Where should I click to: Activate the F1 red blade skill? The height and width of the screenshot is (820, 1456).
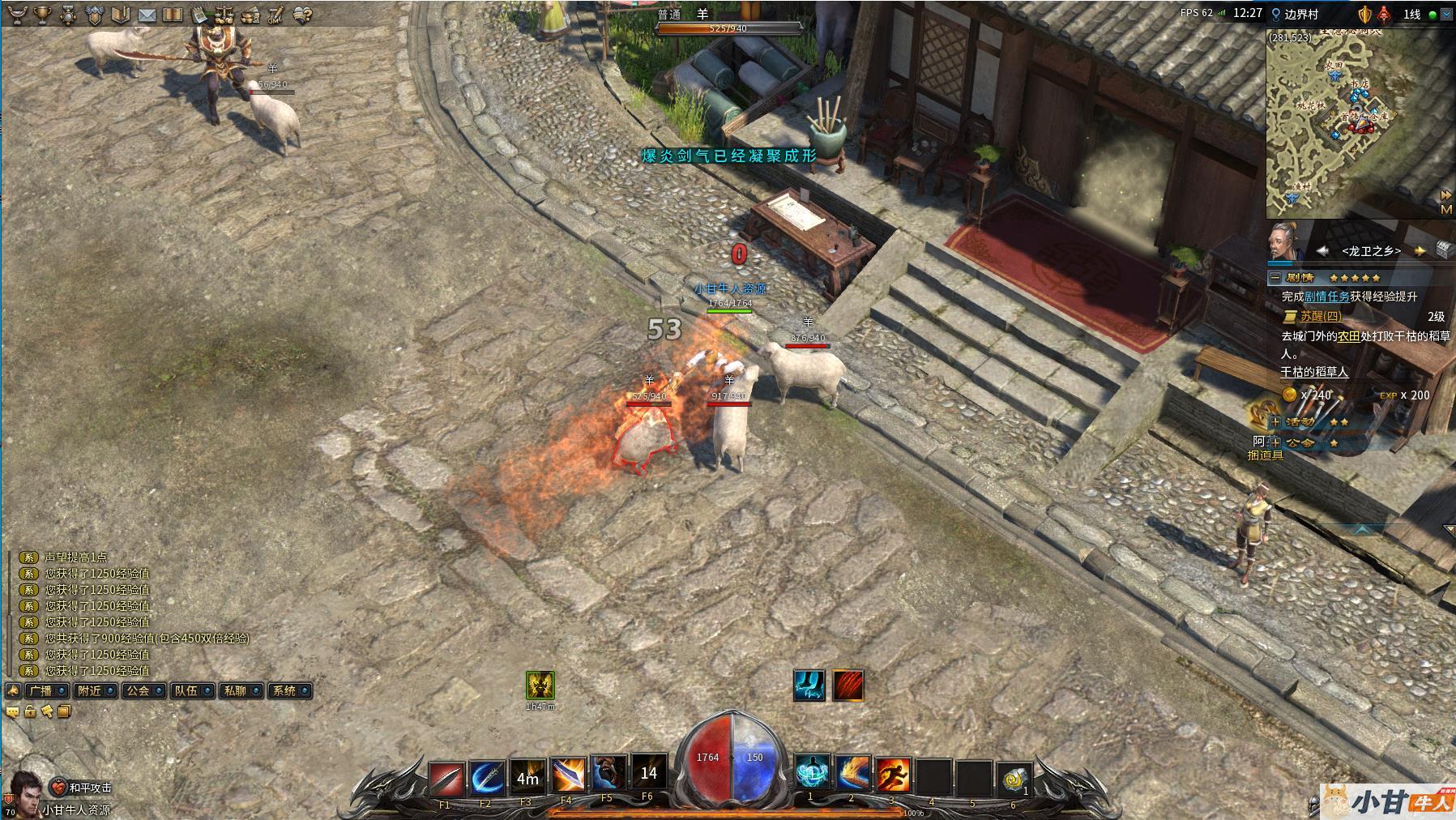445,778
